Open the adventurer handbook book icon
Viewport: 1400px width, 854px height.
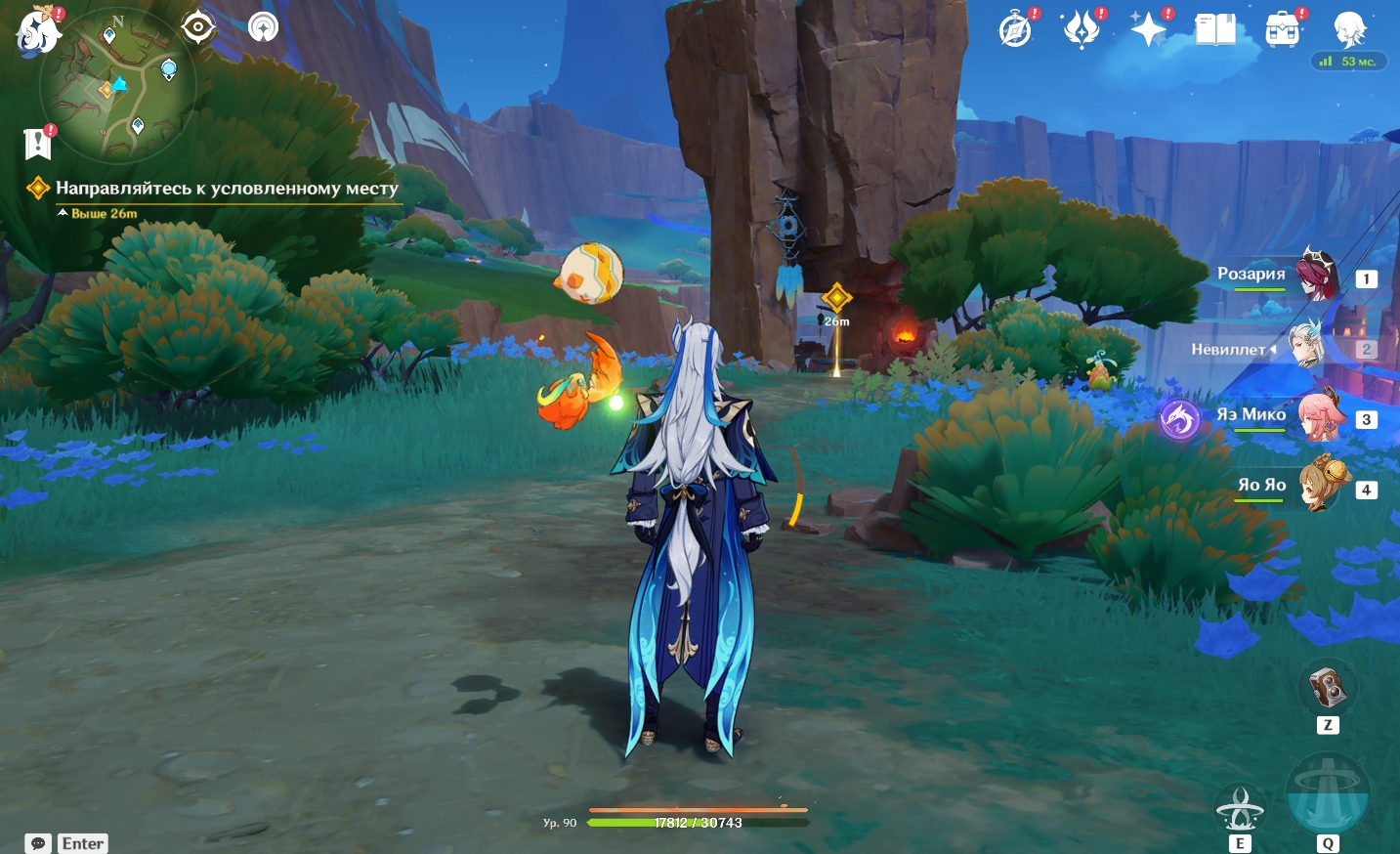[x=1215, y=30]
